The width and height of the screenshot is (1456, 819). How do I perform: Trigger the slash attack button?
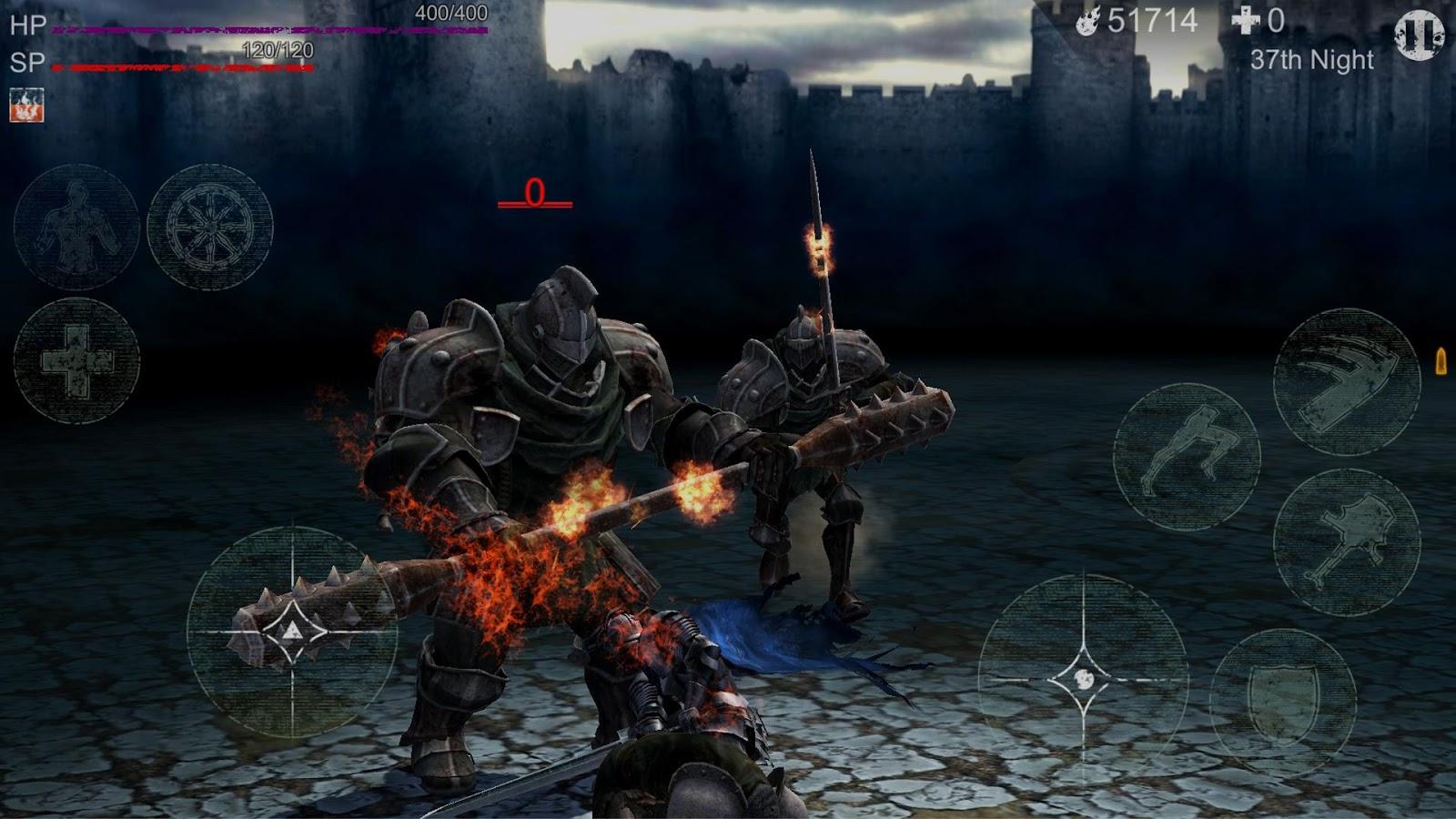(1346, 382)
